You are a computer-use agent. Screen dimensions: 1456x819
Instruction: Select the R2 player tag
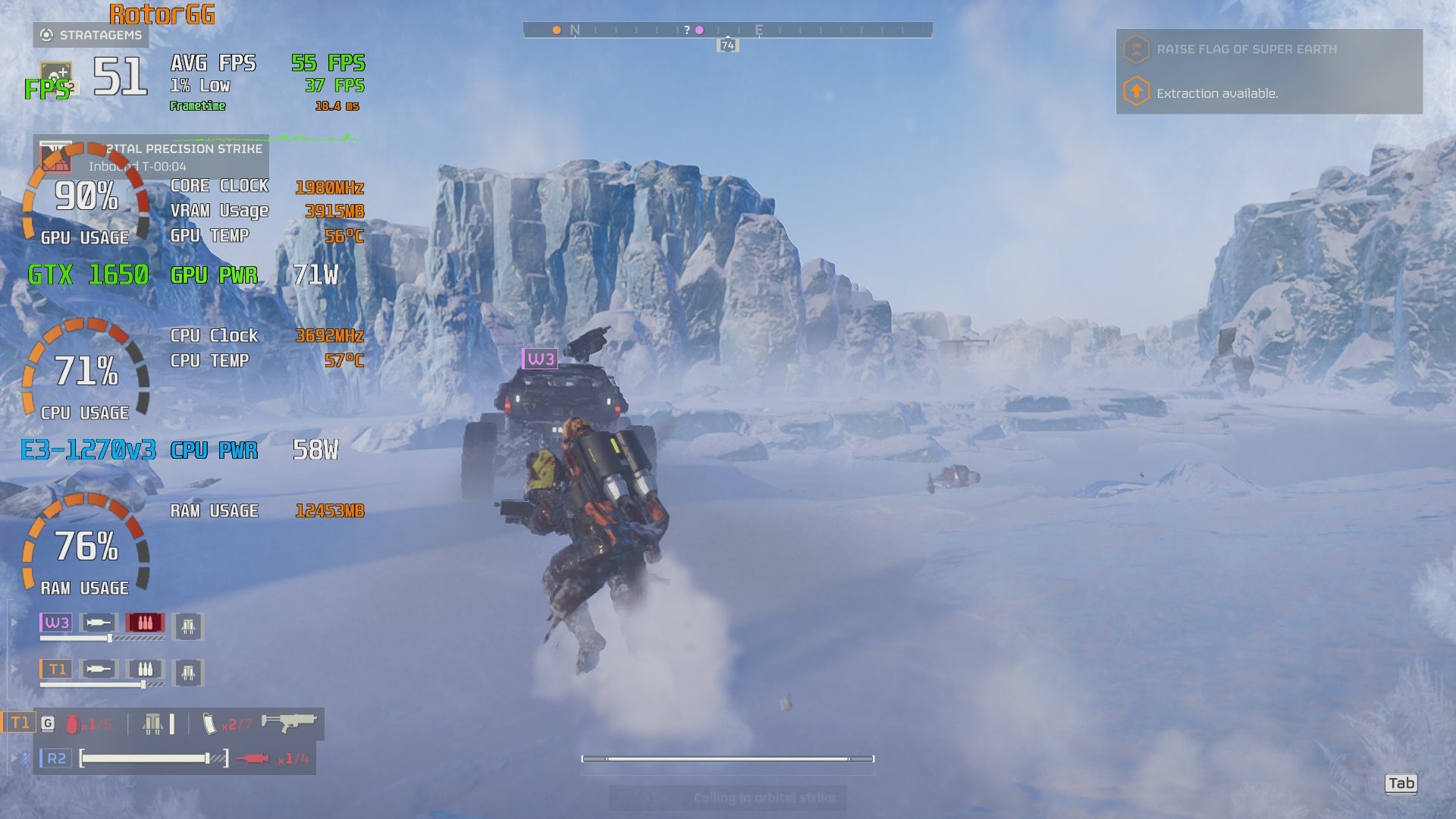[56, 758]
